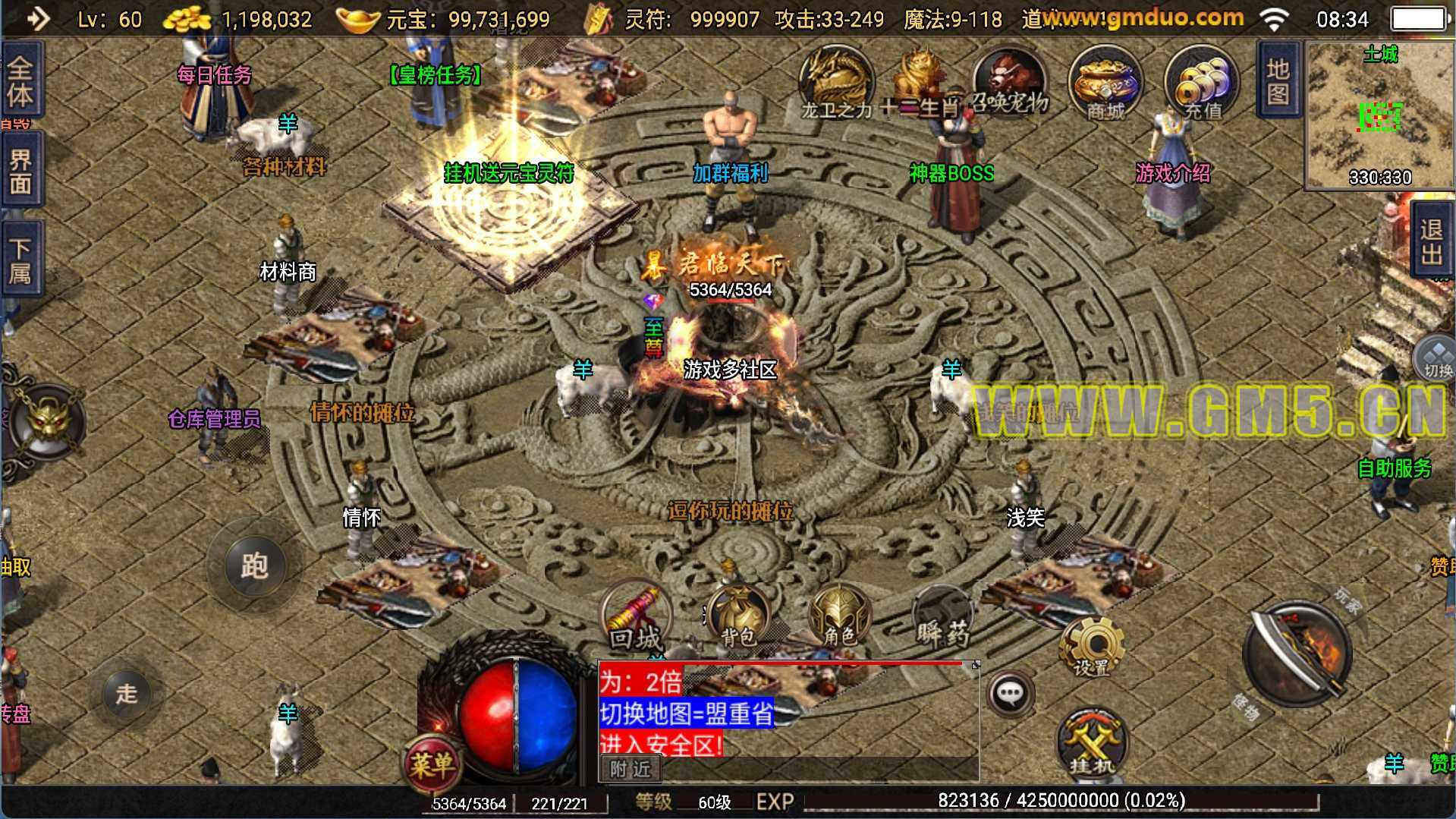Use the 瞬药 instant potion button
Viewport: 1456px width, 819px height.
click(x=942, y=618)
